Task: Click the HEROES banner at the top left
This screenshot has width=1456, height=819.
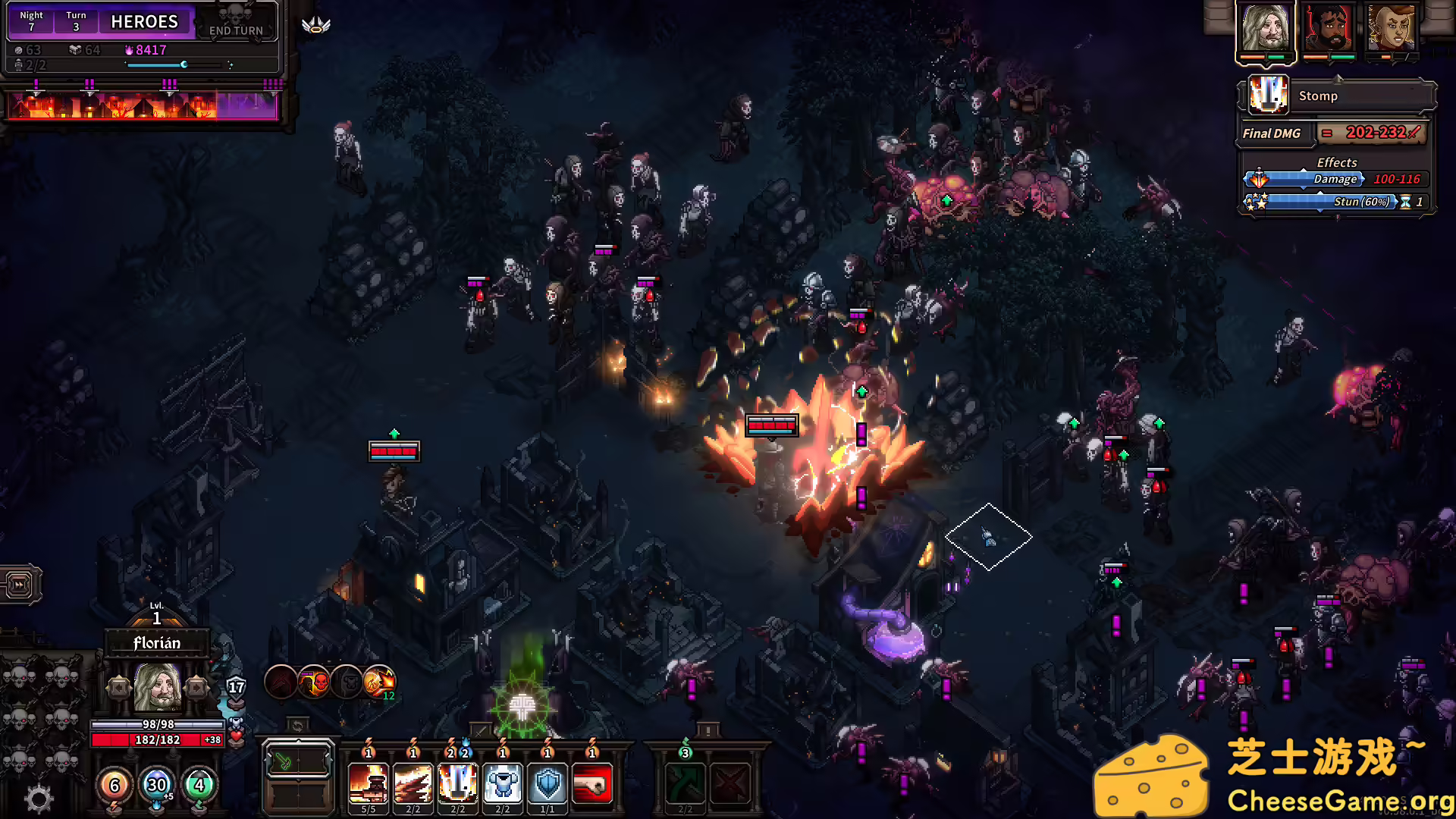Action: click(145, 21)
